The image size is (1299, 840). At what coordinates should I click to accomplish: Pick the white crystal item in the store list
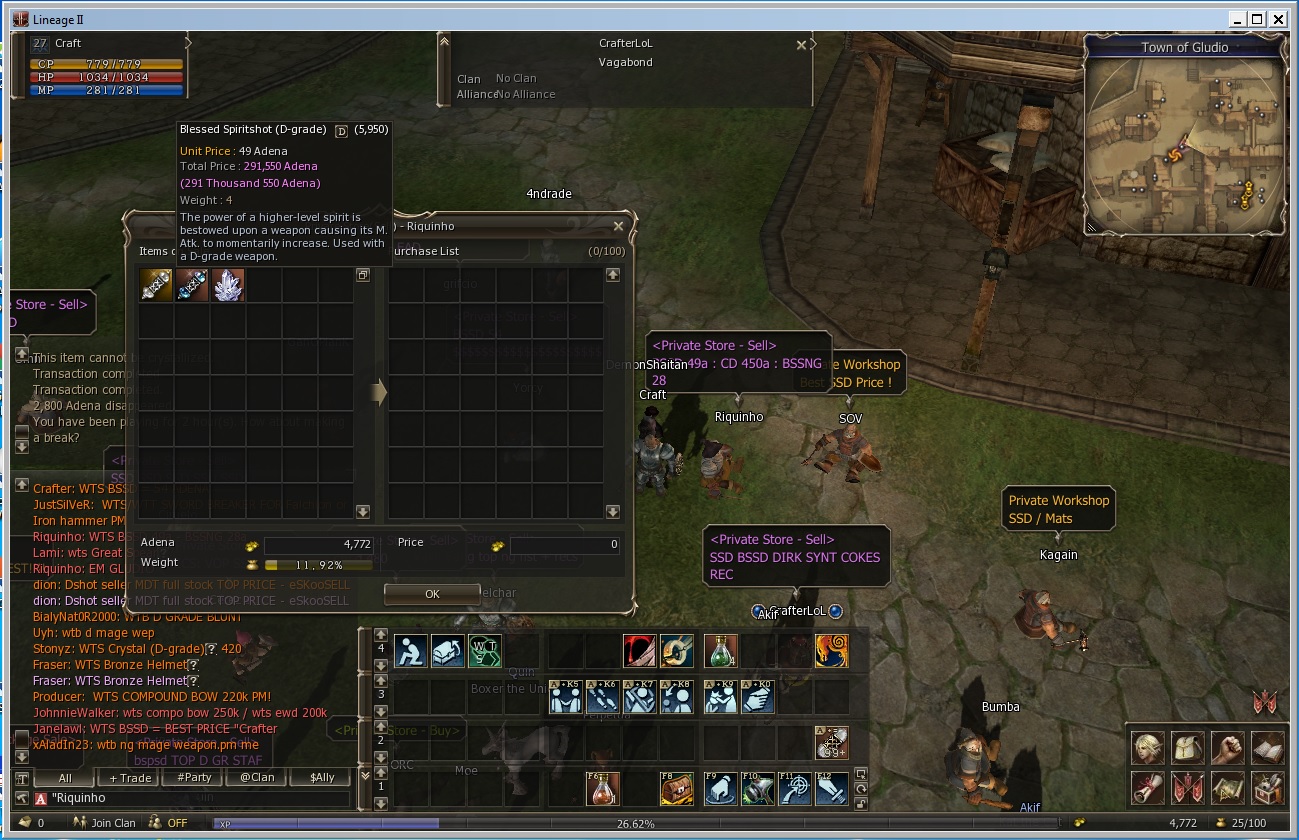[228, 285]
